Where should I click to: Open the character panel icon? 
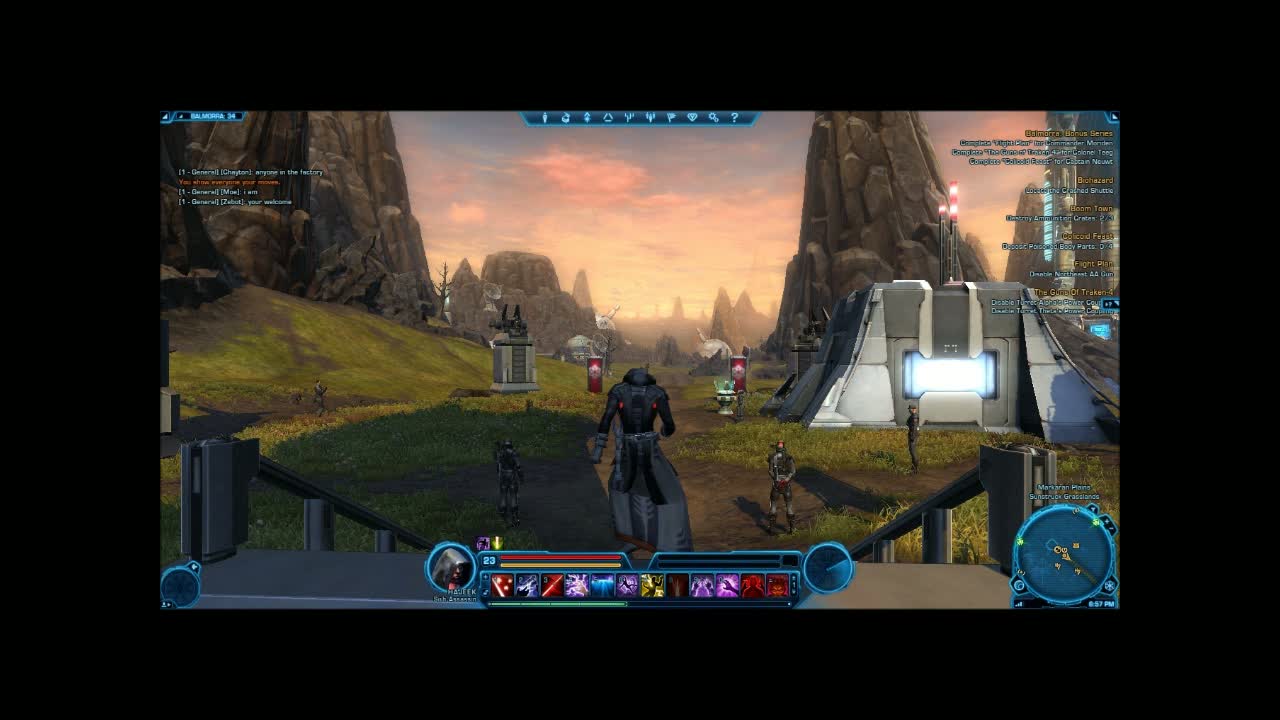[x=546, y=118]
